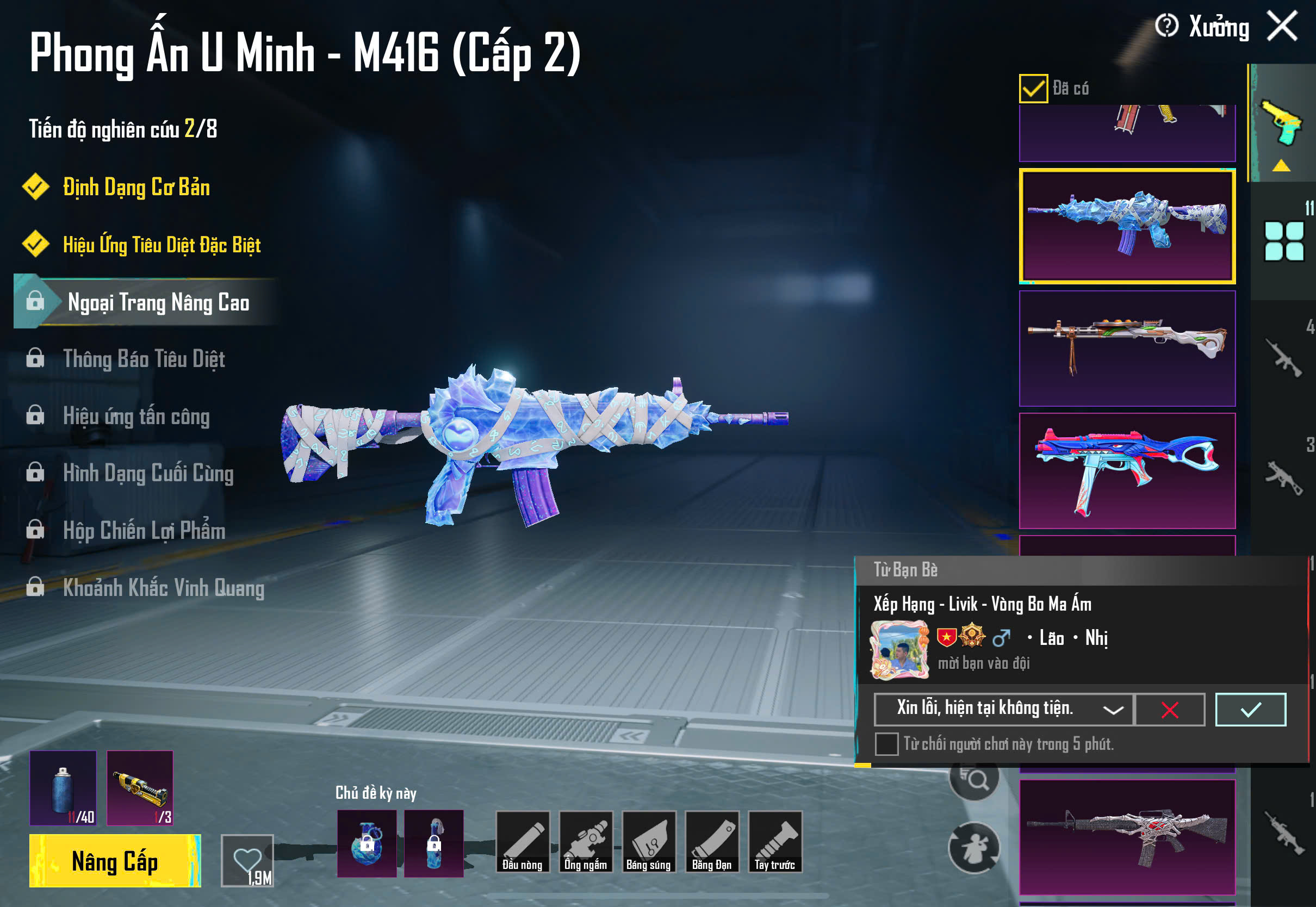Select the red and blue UMP skin thumbnail
Image resolution: width=1316 pixels, height=907 pixels.
(1127, 470)
